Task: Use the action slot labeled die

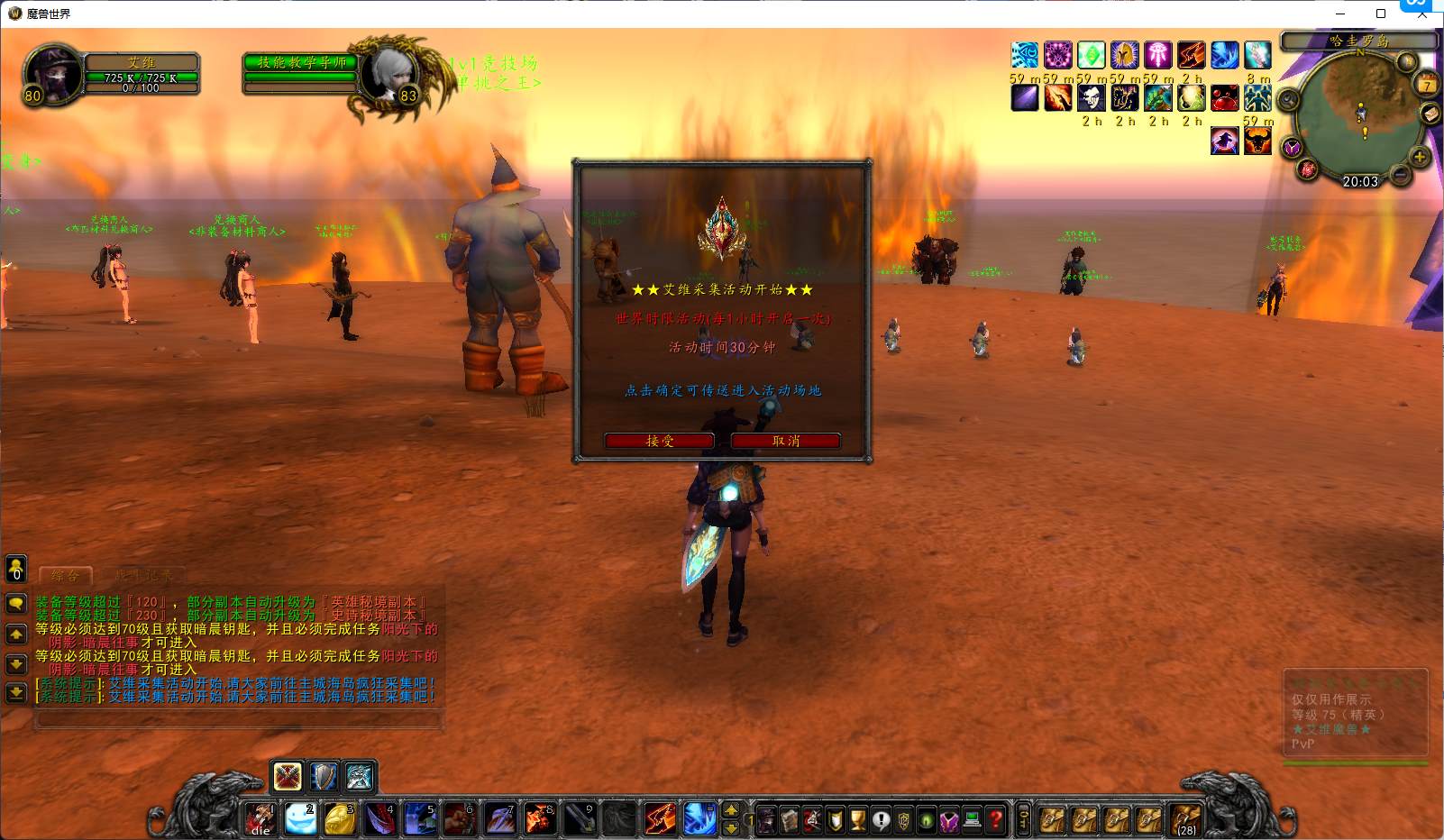Action: tap(261, 819)
